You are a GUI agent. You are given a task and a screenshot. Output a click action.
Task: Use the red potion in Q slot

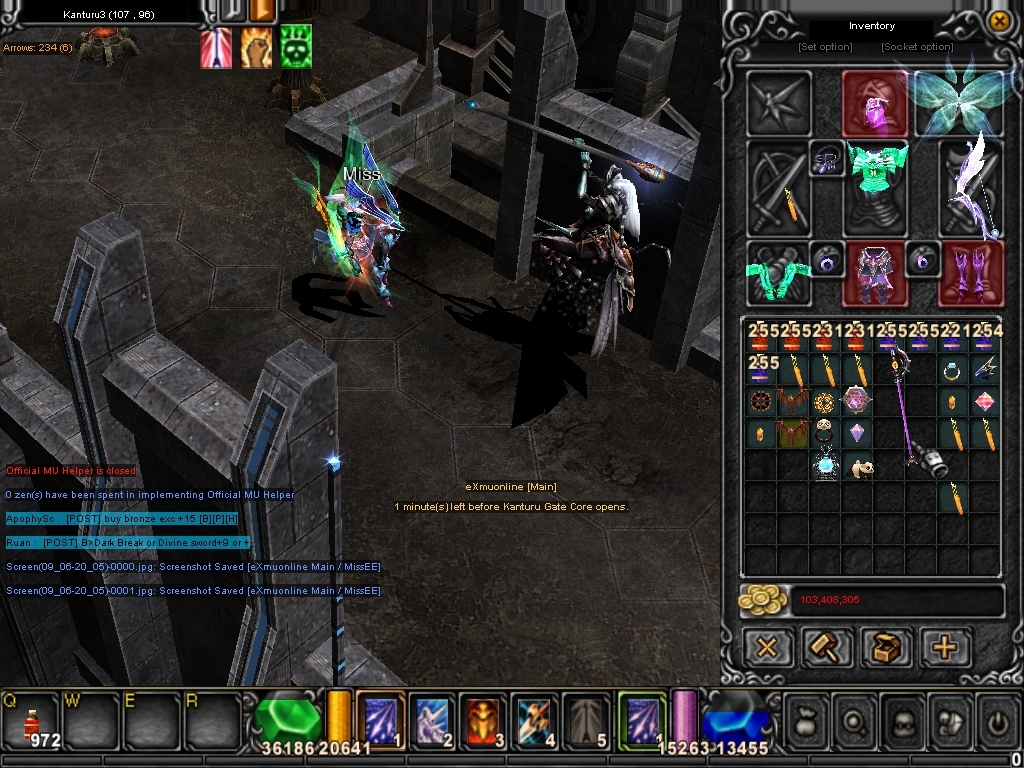point(31,720)
